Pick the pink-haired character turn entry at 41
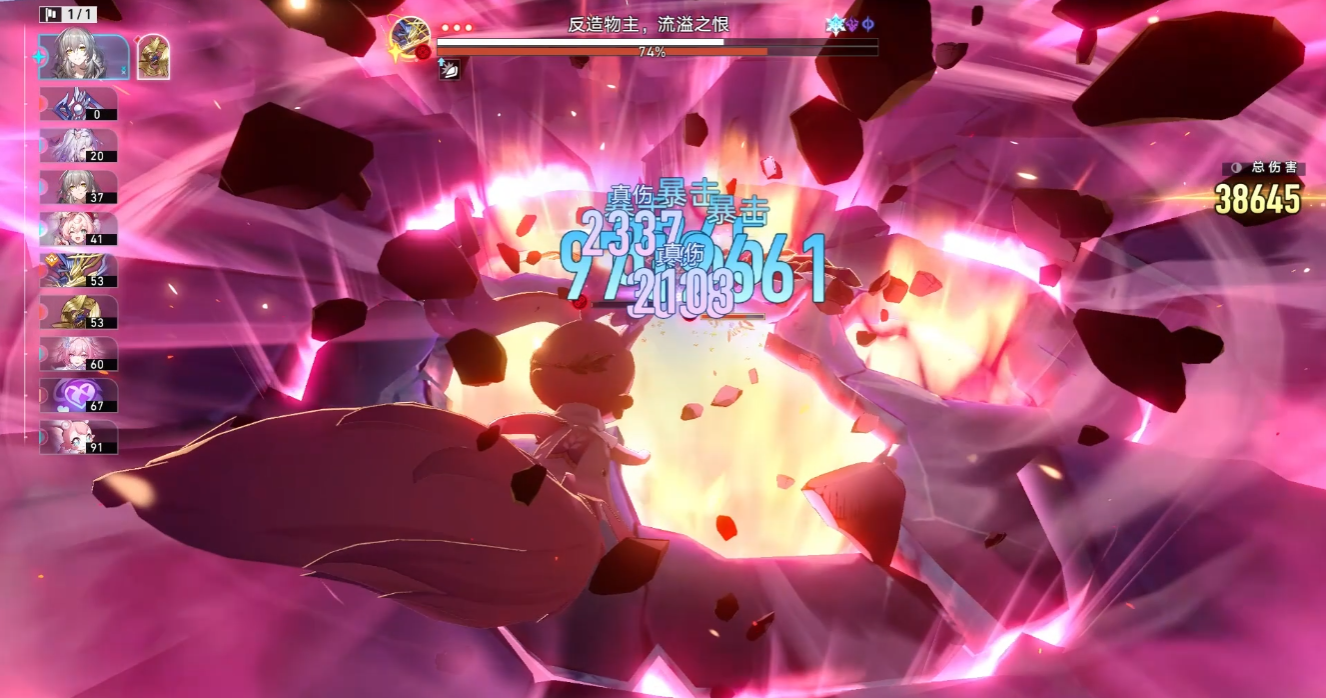Viewport: 1326px width, 698px height. (79, 229)
